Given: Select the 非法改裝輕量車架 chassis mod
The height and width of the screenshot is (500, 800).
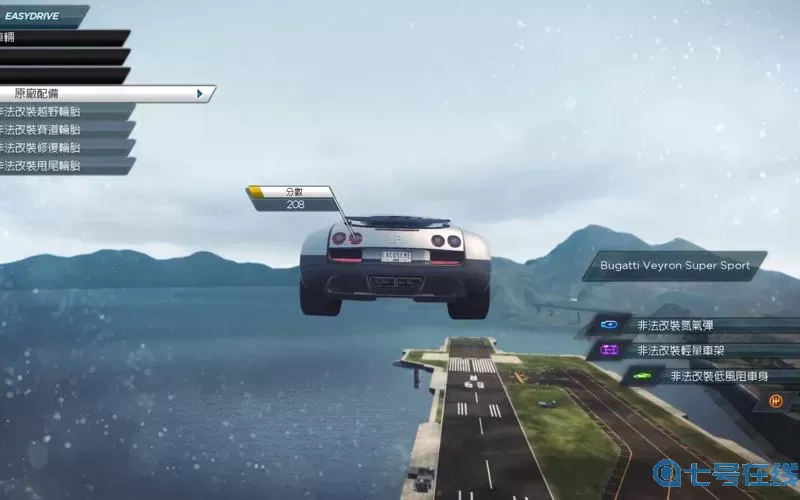Looking at the screenshot, I should pyautogui.click(x=690, y=350).
